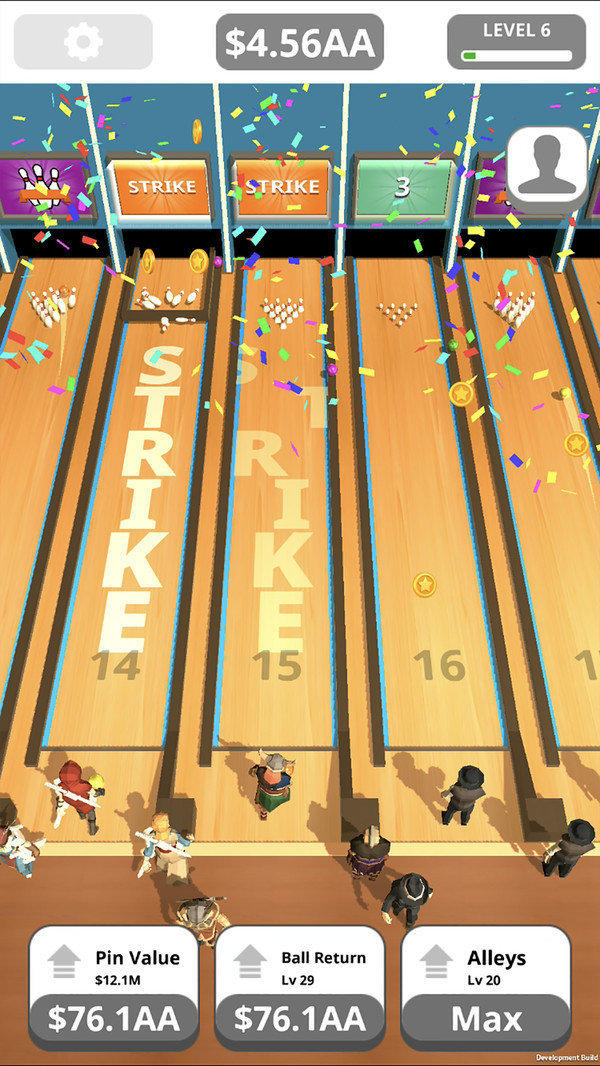Open the settings gear menu
Viewport: 600px width, 1066px height.
pyautogui.click(x=83, y=42)
